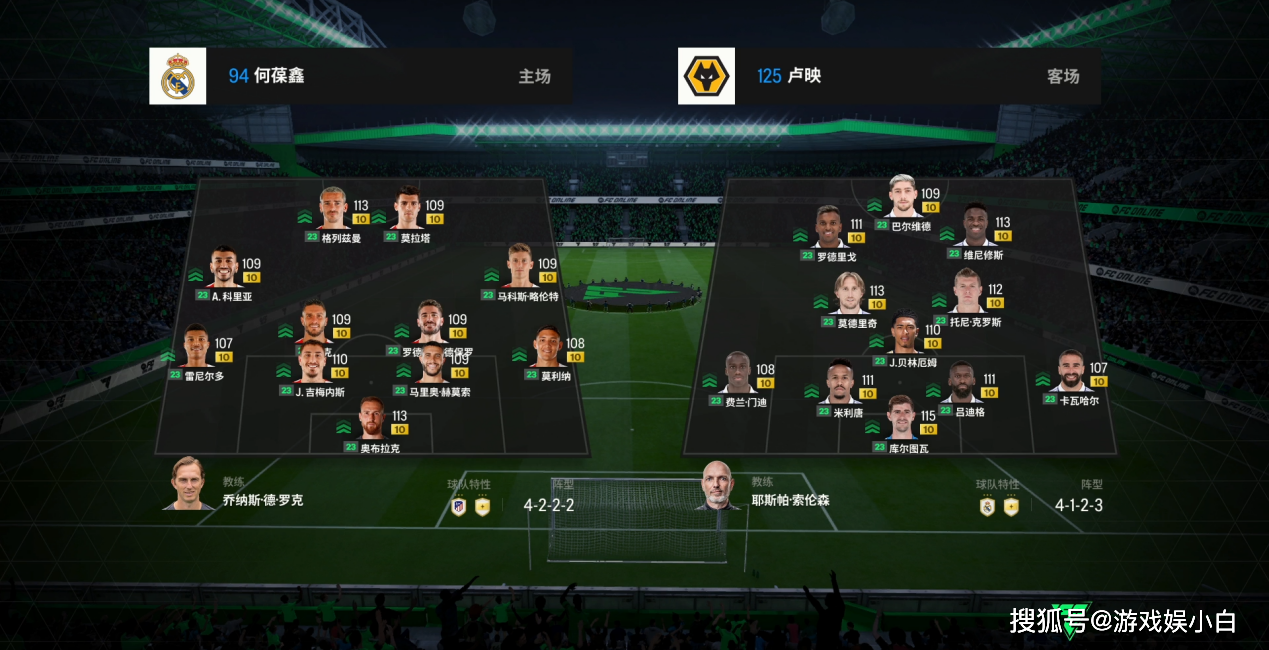Image resolution: width=1269 pixels, height=650 pixels.
Task: Choose Morata's striker card (莫拉塔)
Action: point(407,208)
